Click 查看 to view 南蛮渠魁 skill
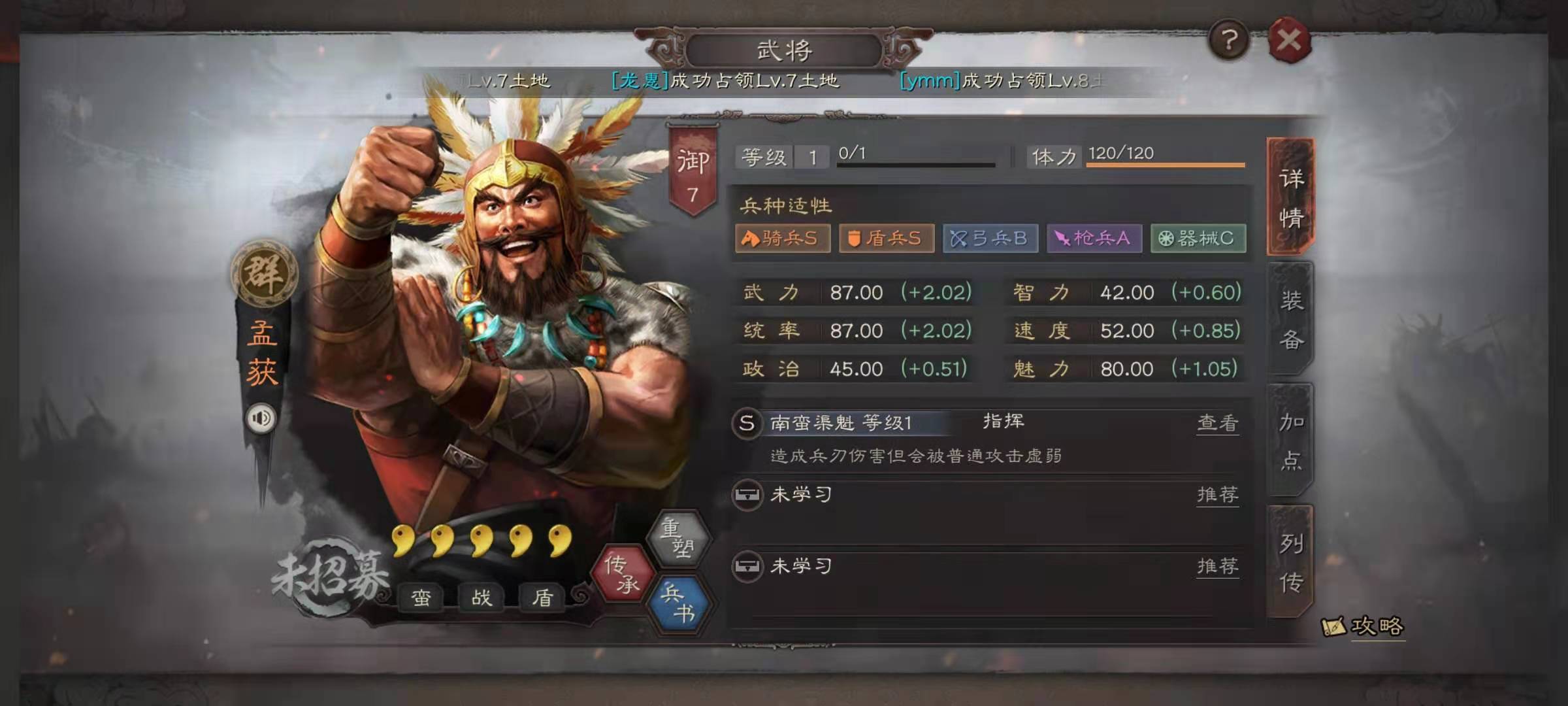 1218,424
